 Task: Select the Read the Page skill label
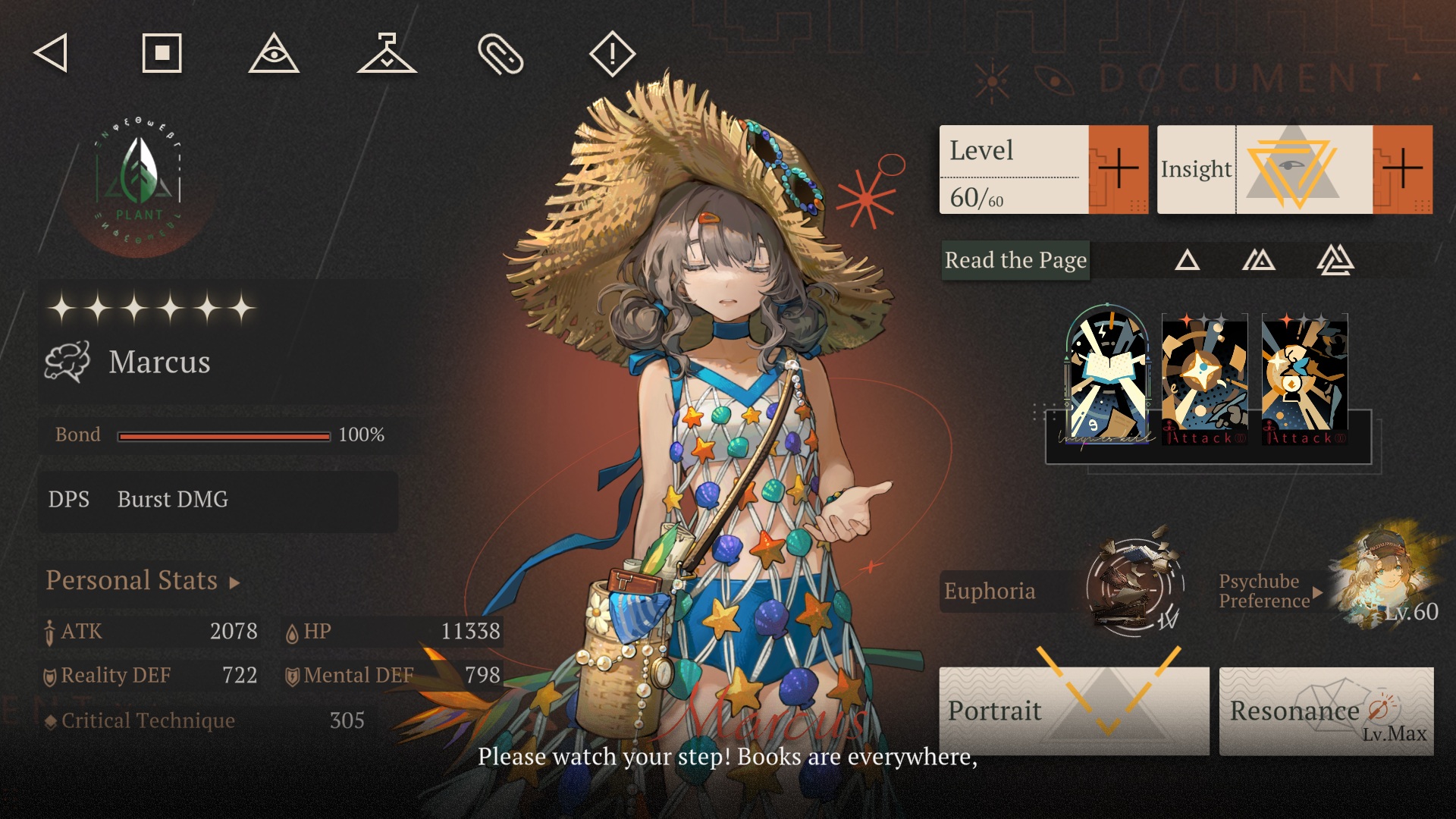click(x=1015, y=261)
